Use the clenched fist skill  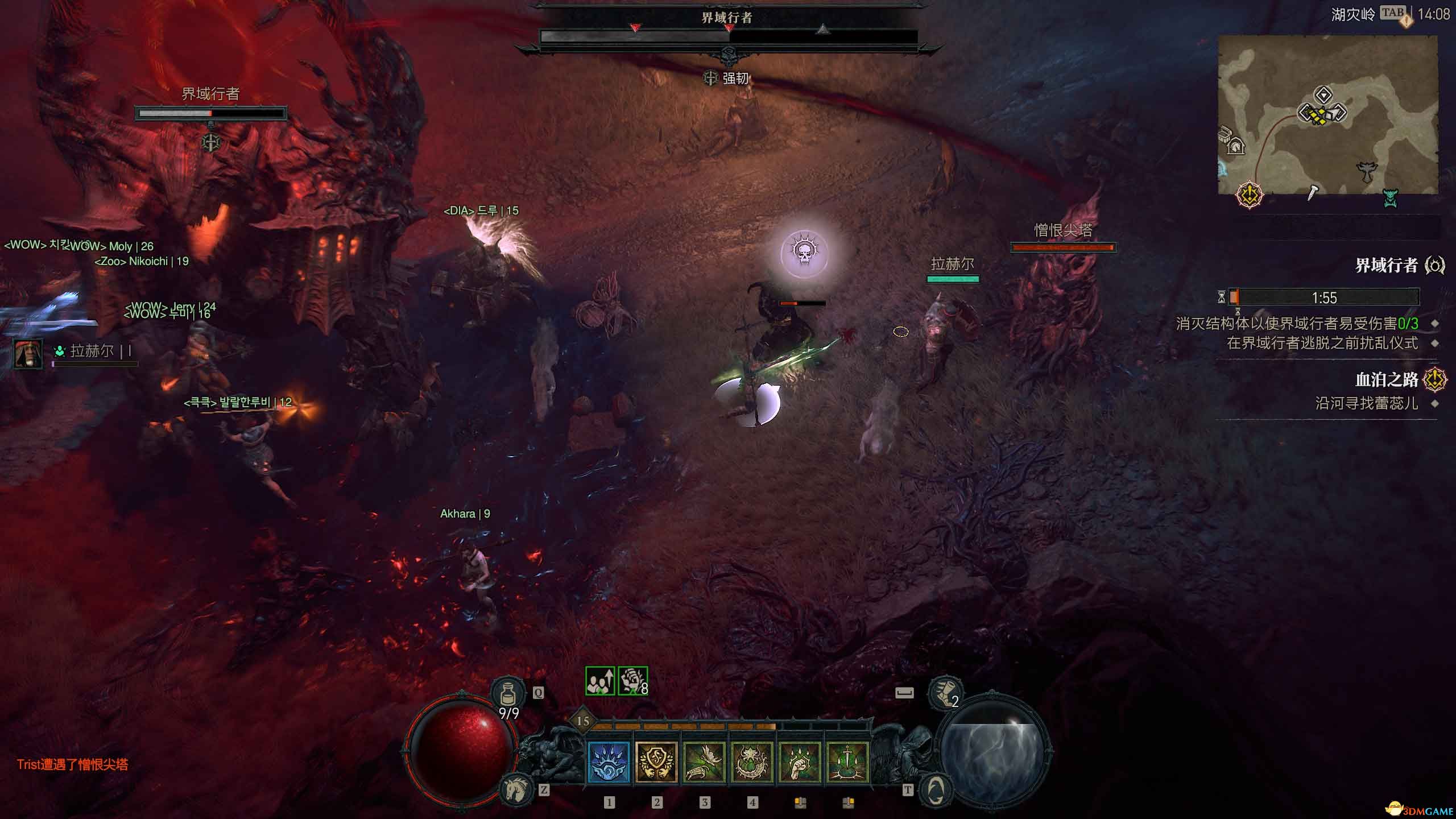click(800, 762)
